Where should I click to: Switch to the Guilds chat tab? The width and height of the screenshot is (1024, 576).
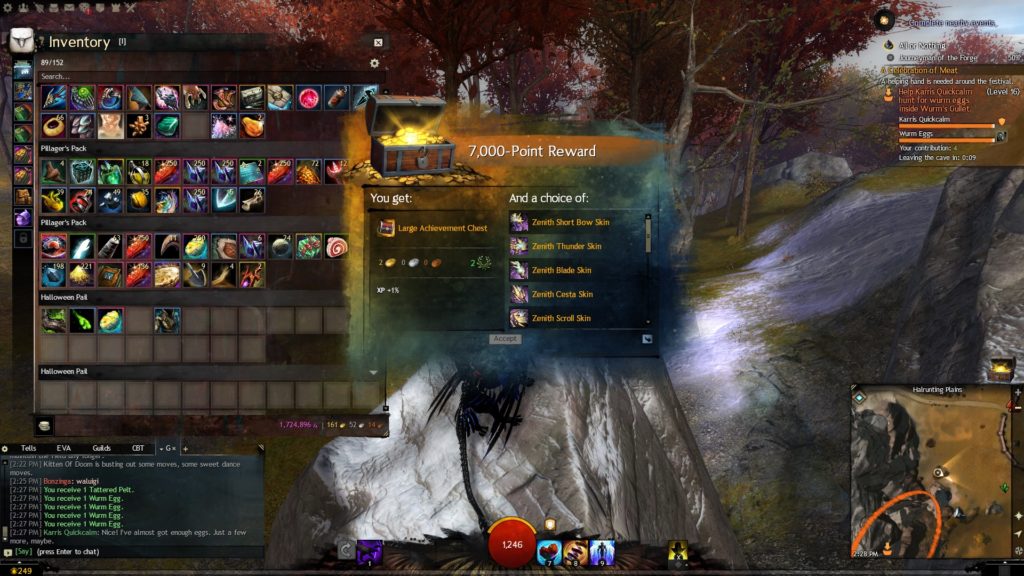coord(101,448)
